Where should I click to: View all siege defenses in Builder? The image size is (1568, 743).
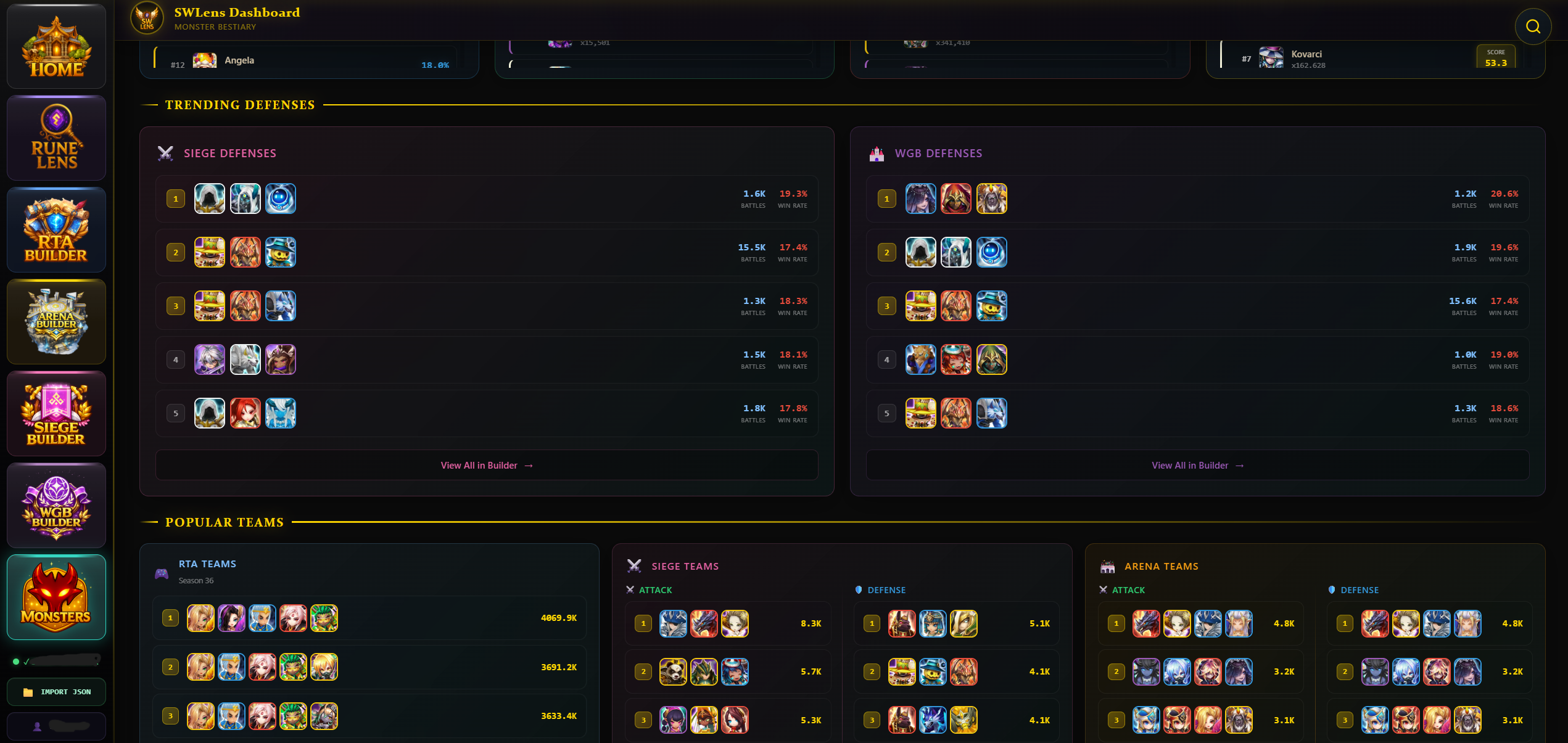486,466
